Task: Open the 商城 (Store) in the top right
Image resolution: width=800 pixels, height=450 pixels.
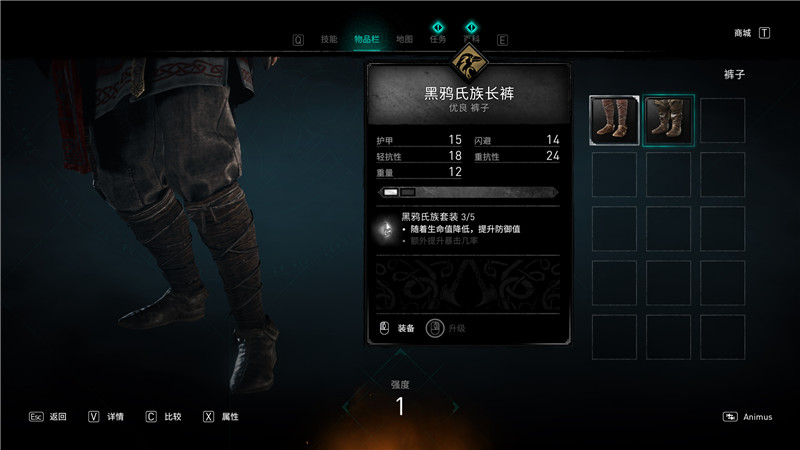Action: pos(743,33)
